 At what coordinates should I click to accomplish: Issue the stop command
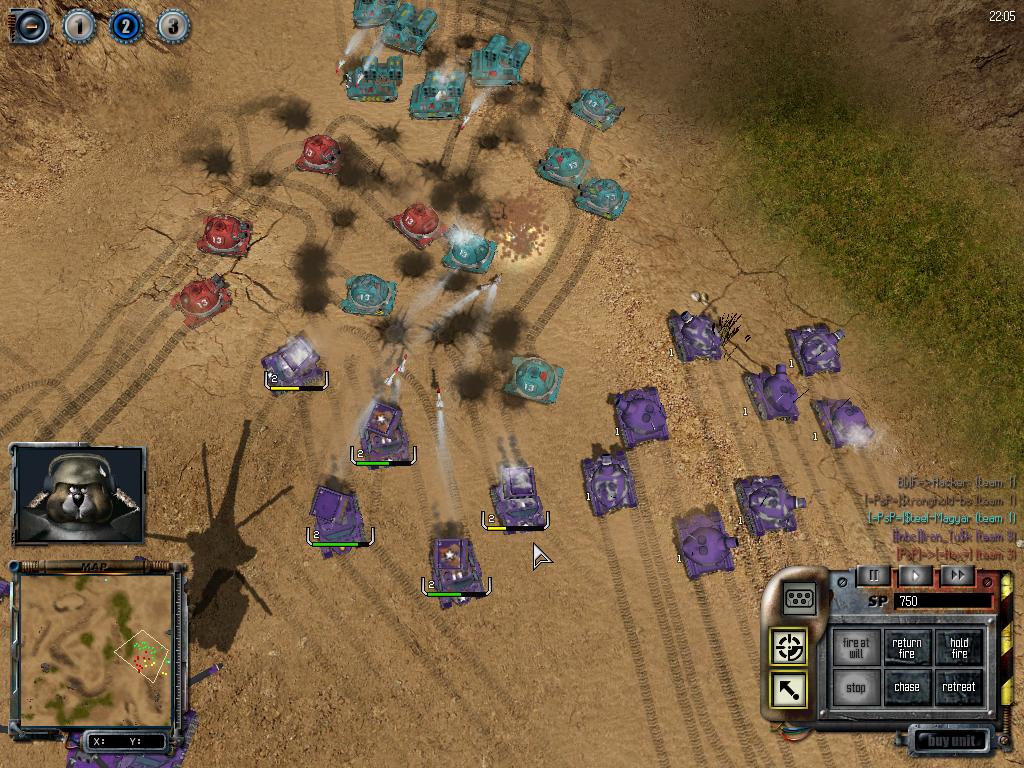coord(856,688)
